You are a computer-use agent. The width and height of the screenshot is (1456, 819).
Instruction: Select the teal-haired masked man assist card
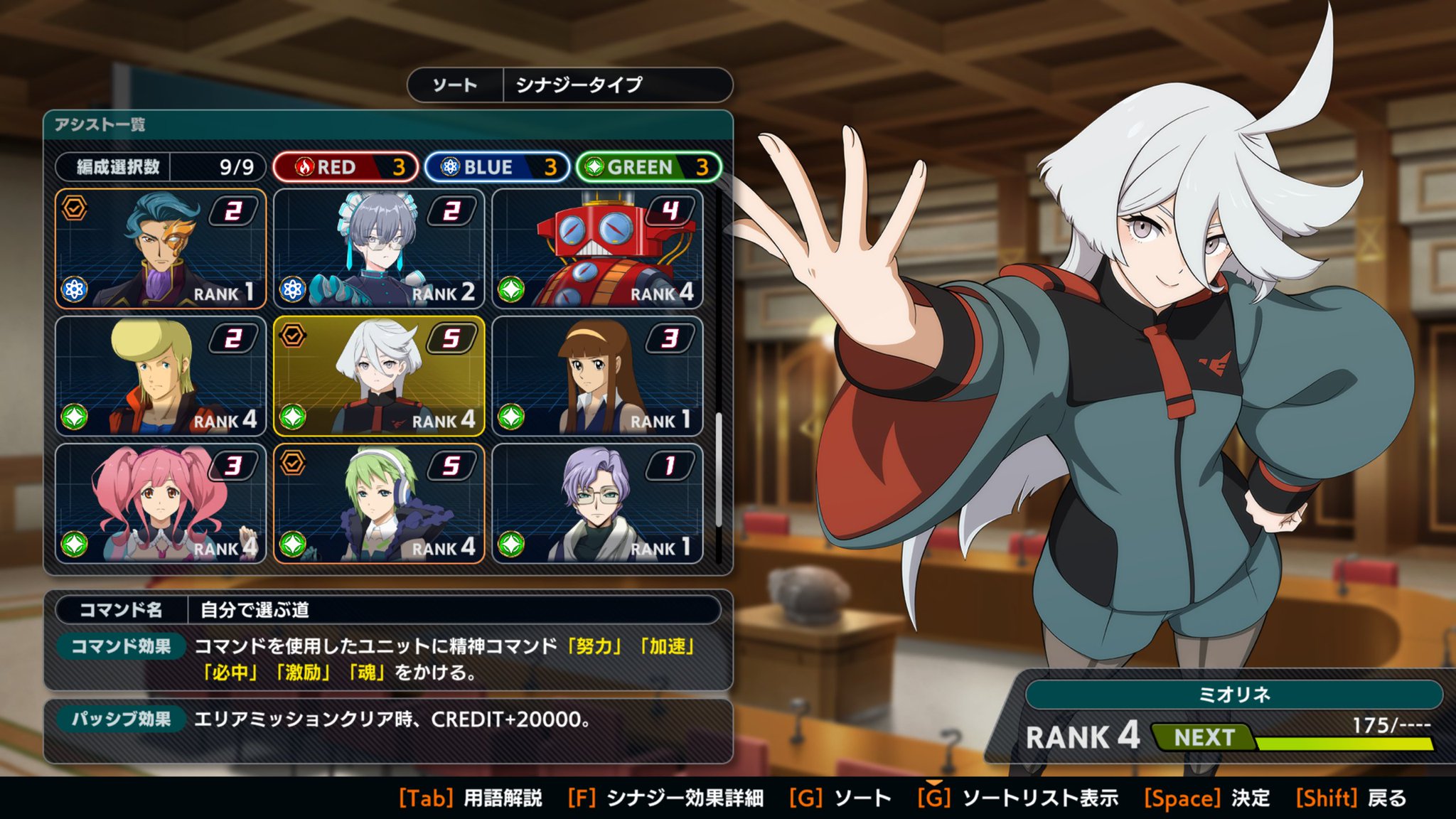point(161,249)
